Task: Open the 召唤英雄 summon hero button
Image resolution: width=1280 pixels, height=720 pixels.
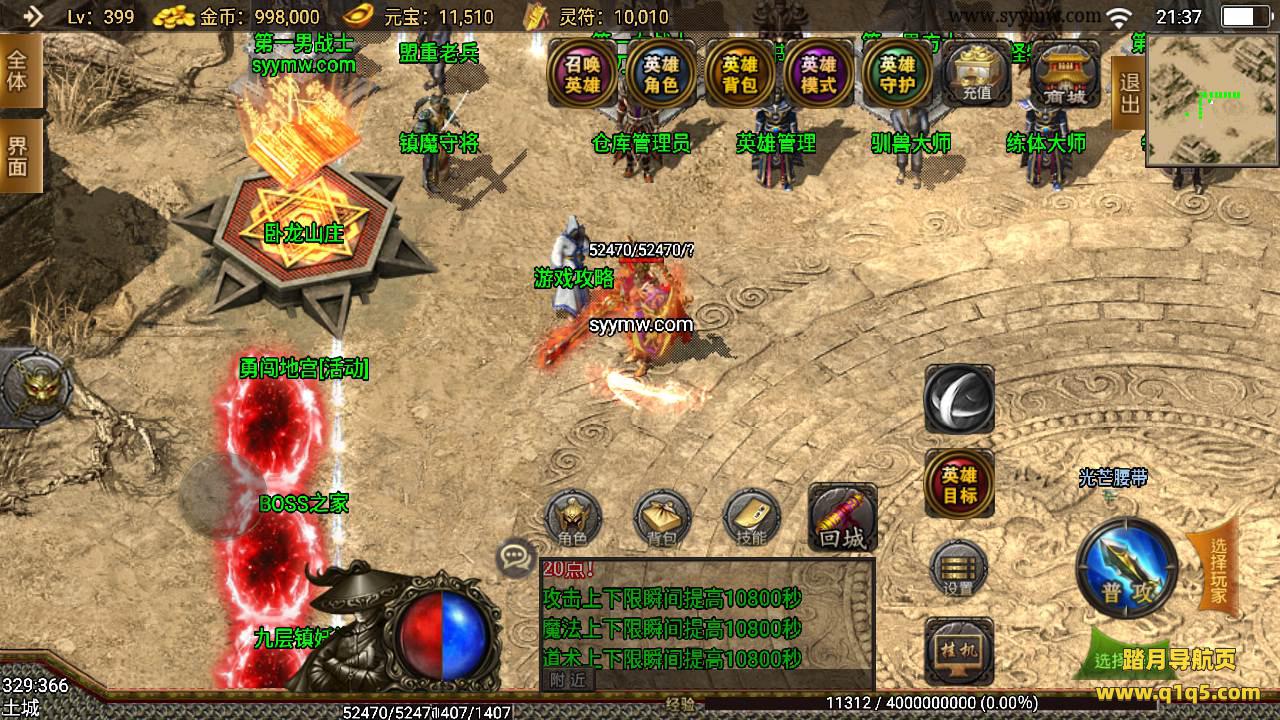Action: tap(582, 73)
